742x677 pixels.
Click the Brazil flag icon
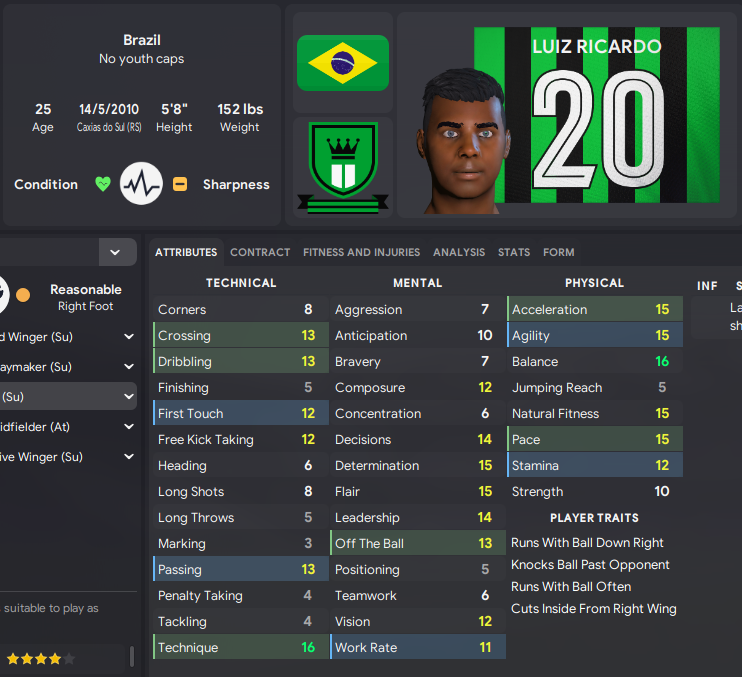[x=343, y=63]
